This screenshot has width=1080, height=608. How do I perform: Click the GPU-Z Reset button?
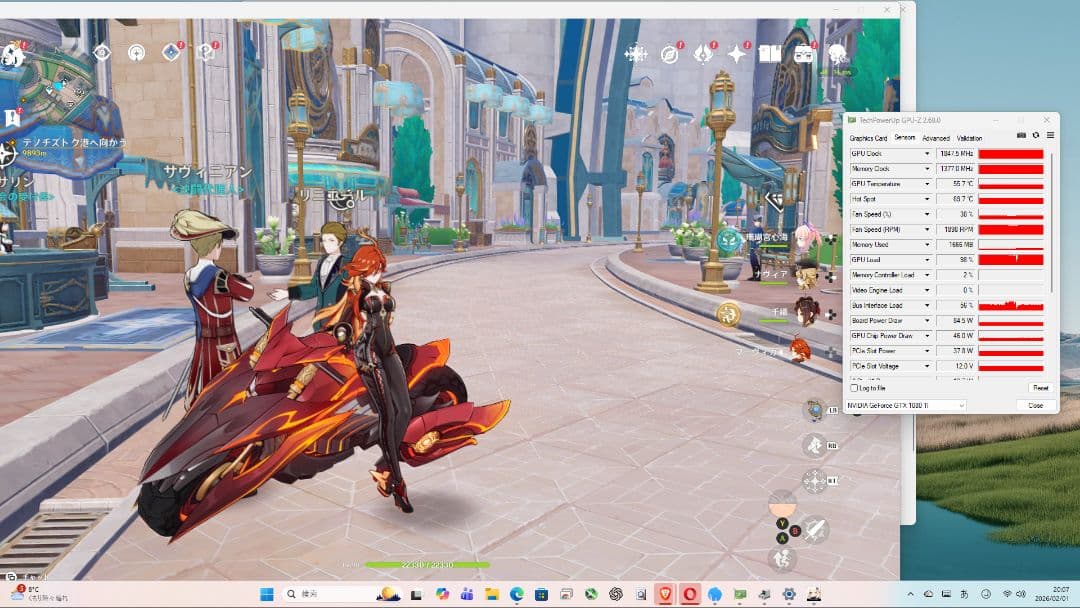tap(1040, 388)
